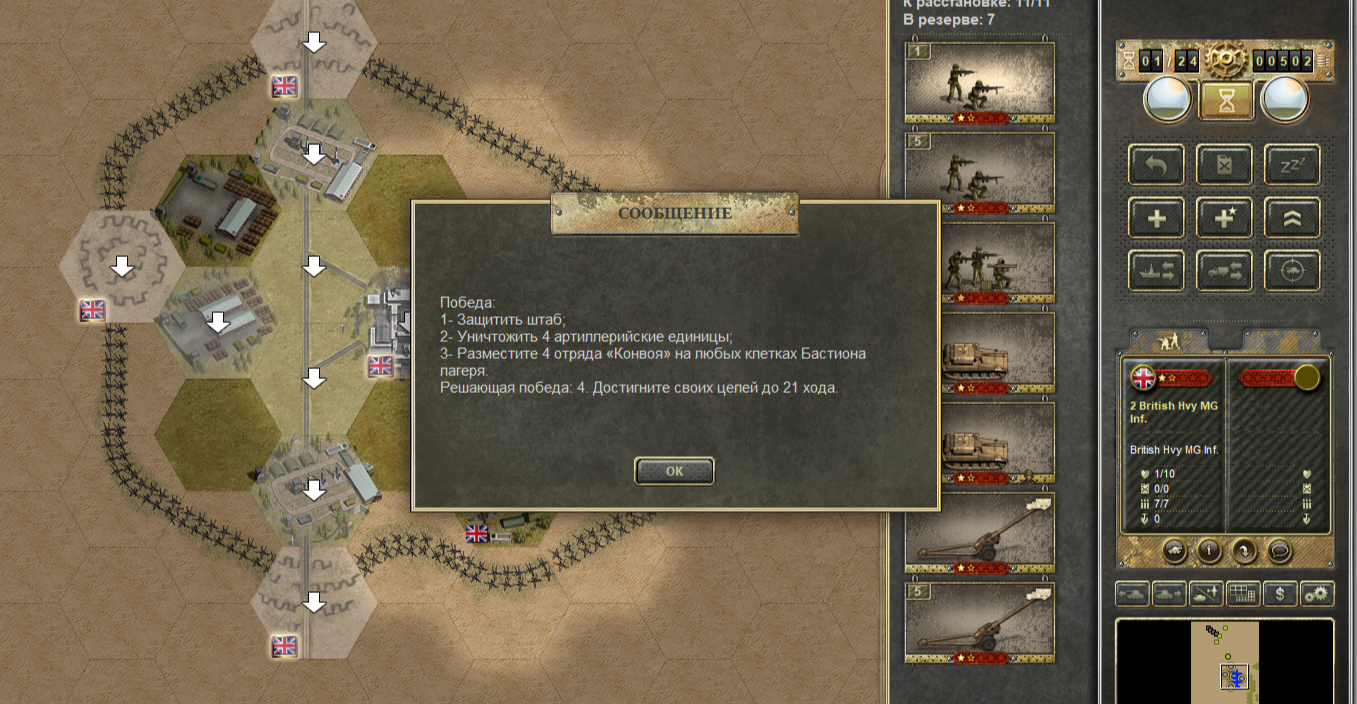Image resolution: width=1357 pixels, height=704 pixels.
Task: Click the speech bubble icon
Action: pos(1279,550)
